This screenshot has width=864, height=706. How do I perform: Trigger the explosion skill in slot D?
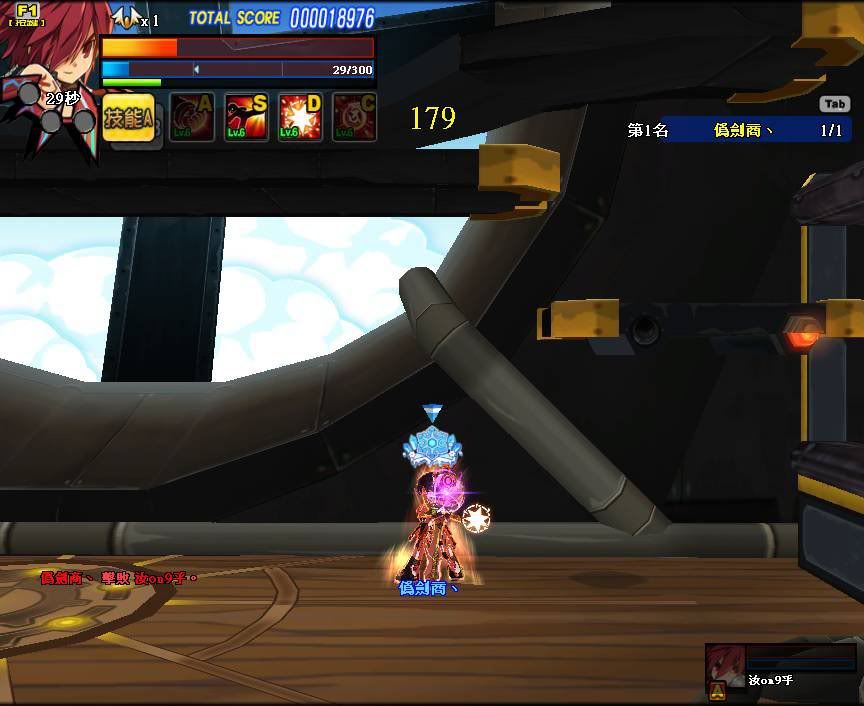click(300, 118)
